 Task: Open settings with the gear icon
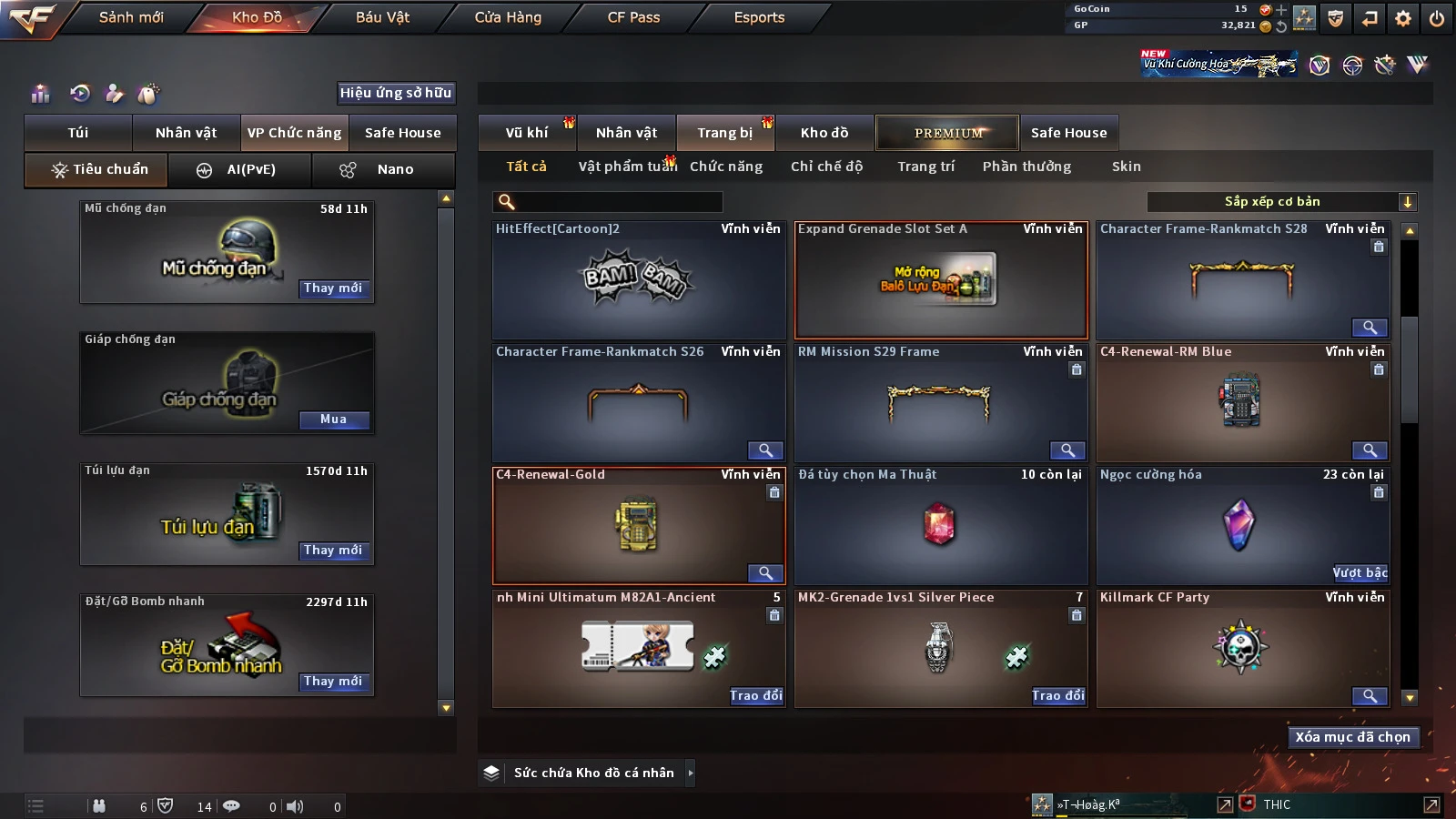[1403, 18]
